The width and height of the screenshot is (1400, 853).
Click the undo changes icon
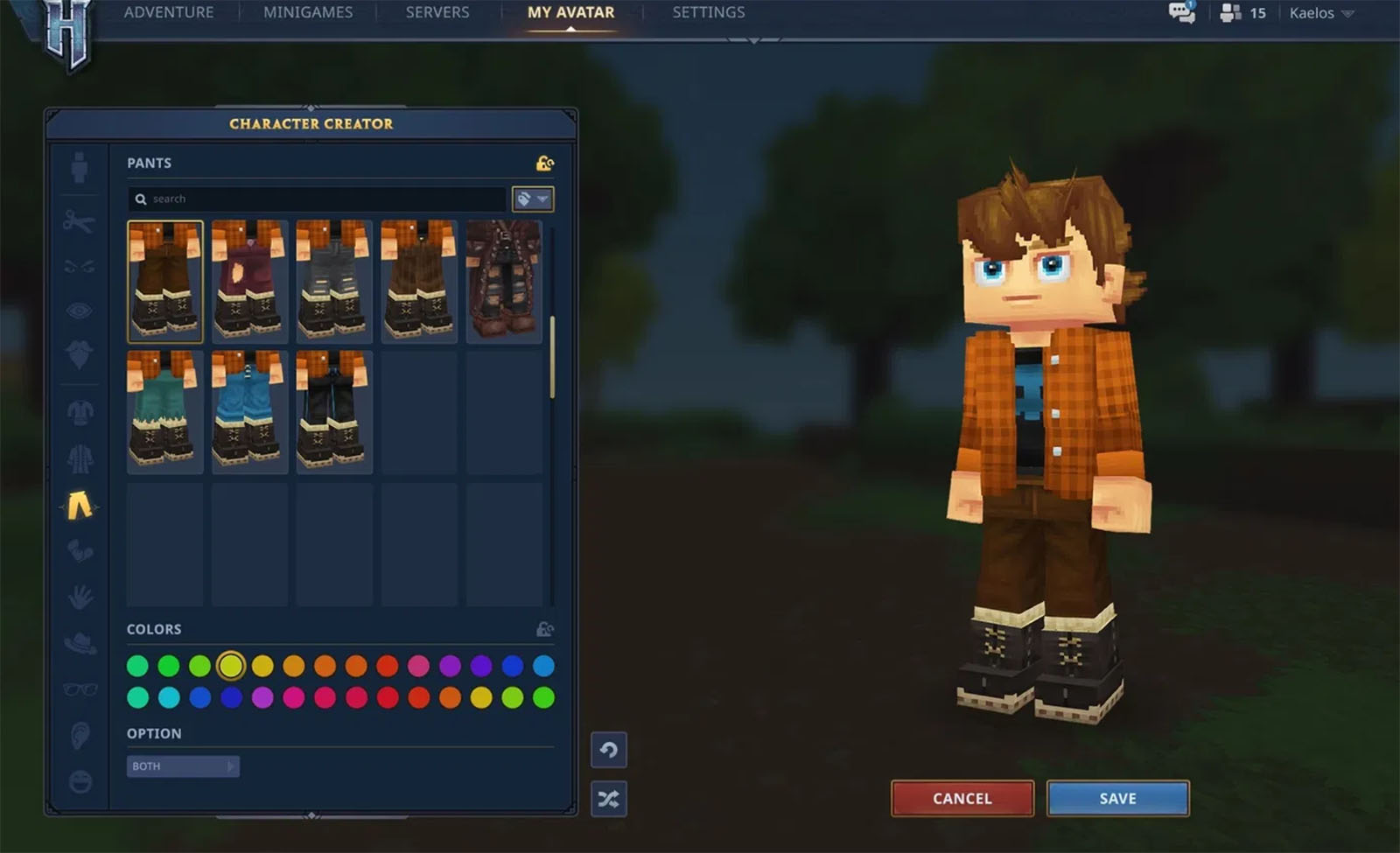(609, 751)
